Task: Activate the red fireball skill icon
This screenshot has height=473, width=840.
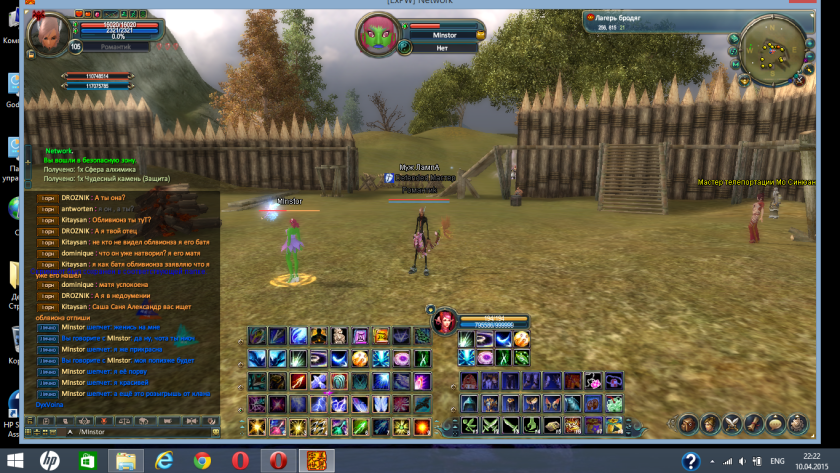Action: click(x=422, y=427)
